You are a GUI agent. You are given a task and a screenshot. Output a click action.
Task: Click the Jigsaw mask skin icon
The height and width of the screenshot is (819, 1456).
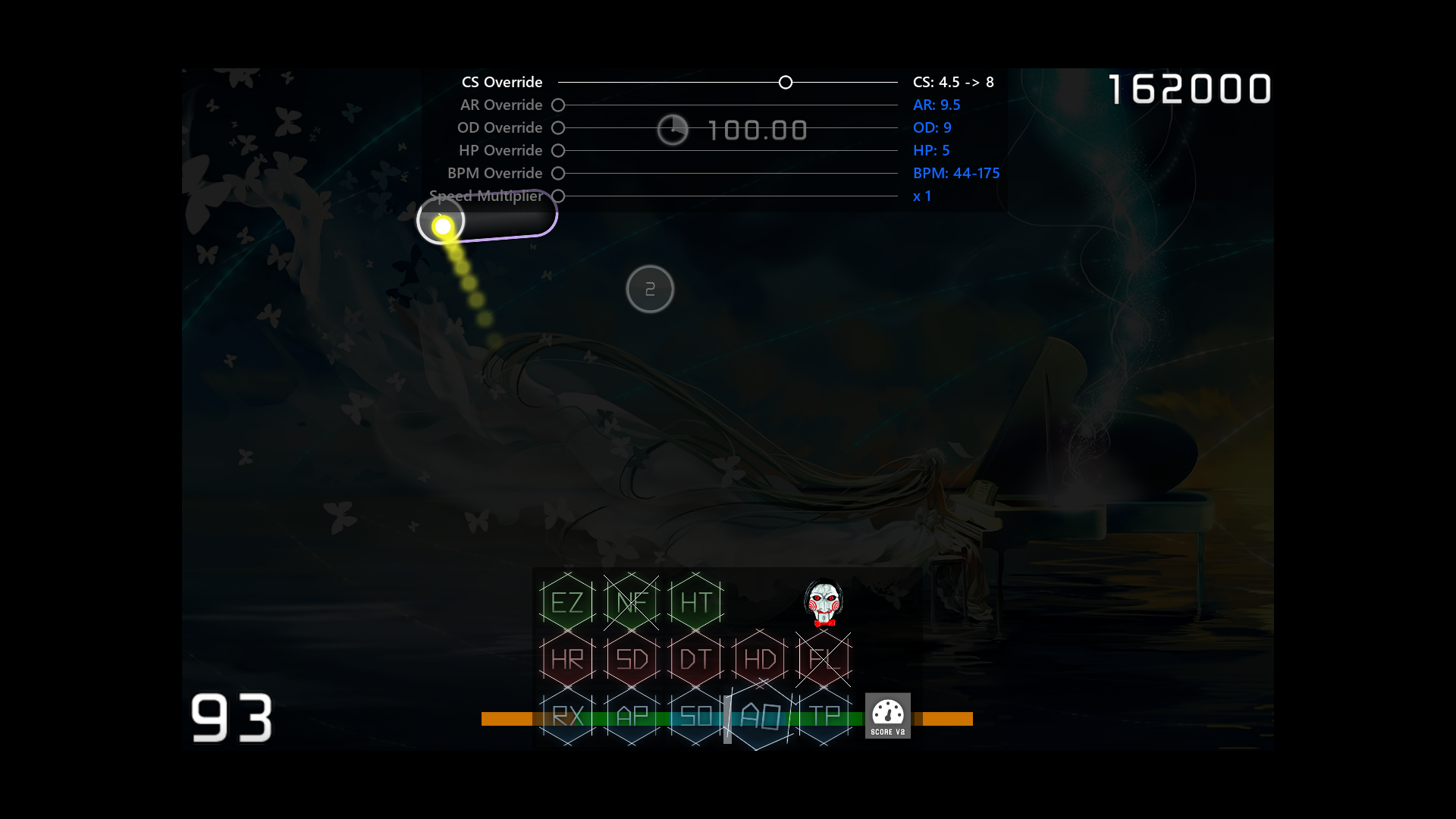[x=824, y=603]
